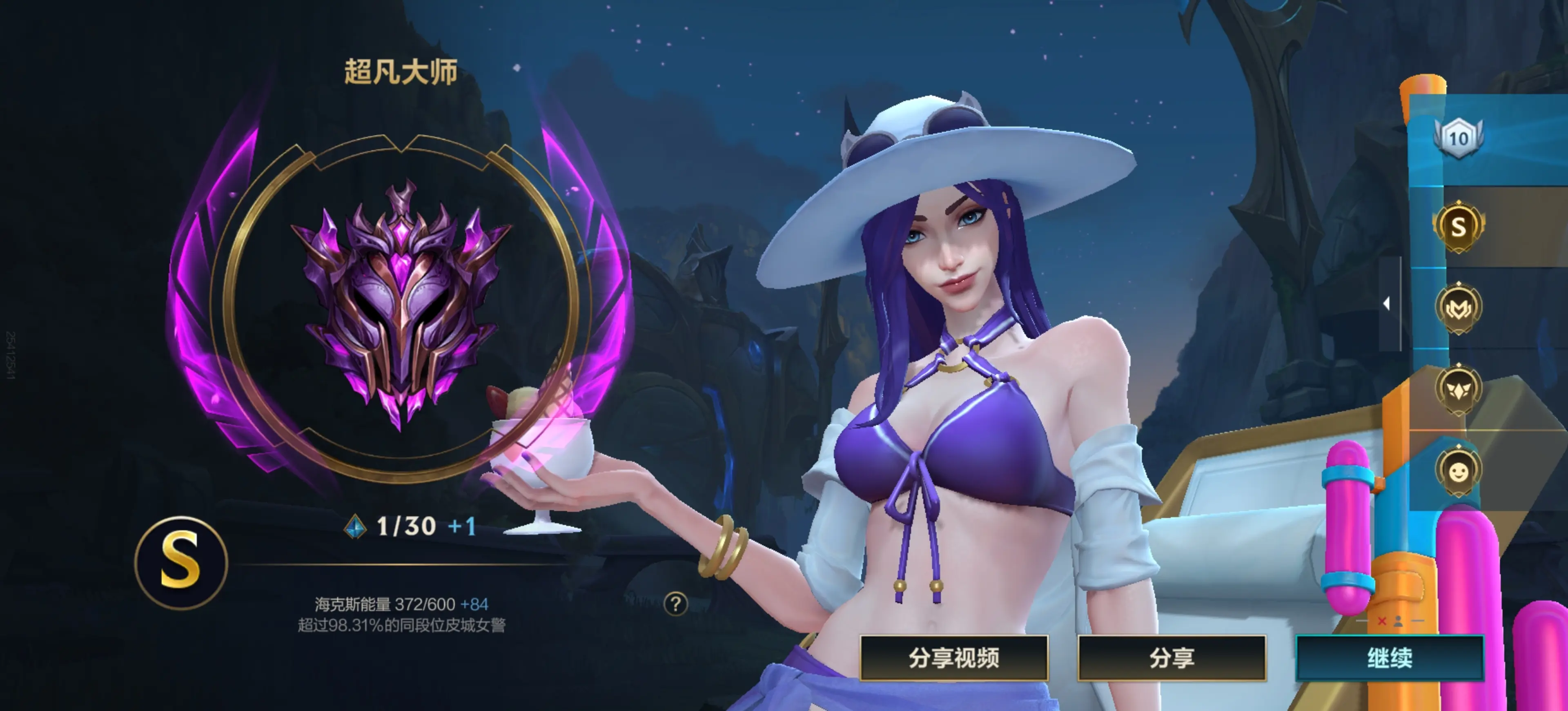Open the smiley face badge icon
This screenshot has width=1568, height=711.
click(x=1458, y=471)
